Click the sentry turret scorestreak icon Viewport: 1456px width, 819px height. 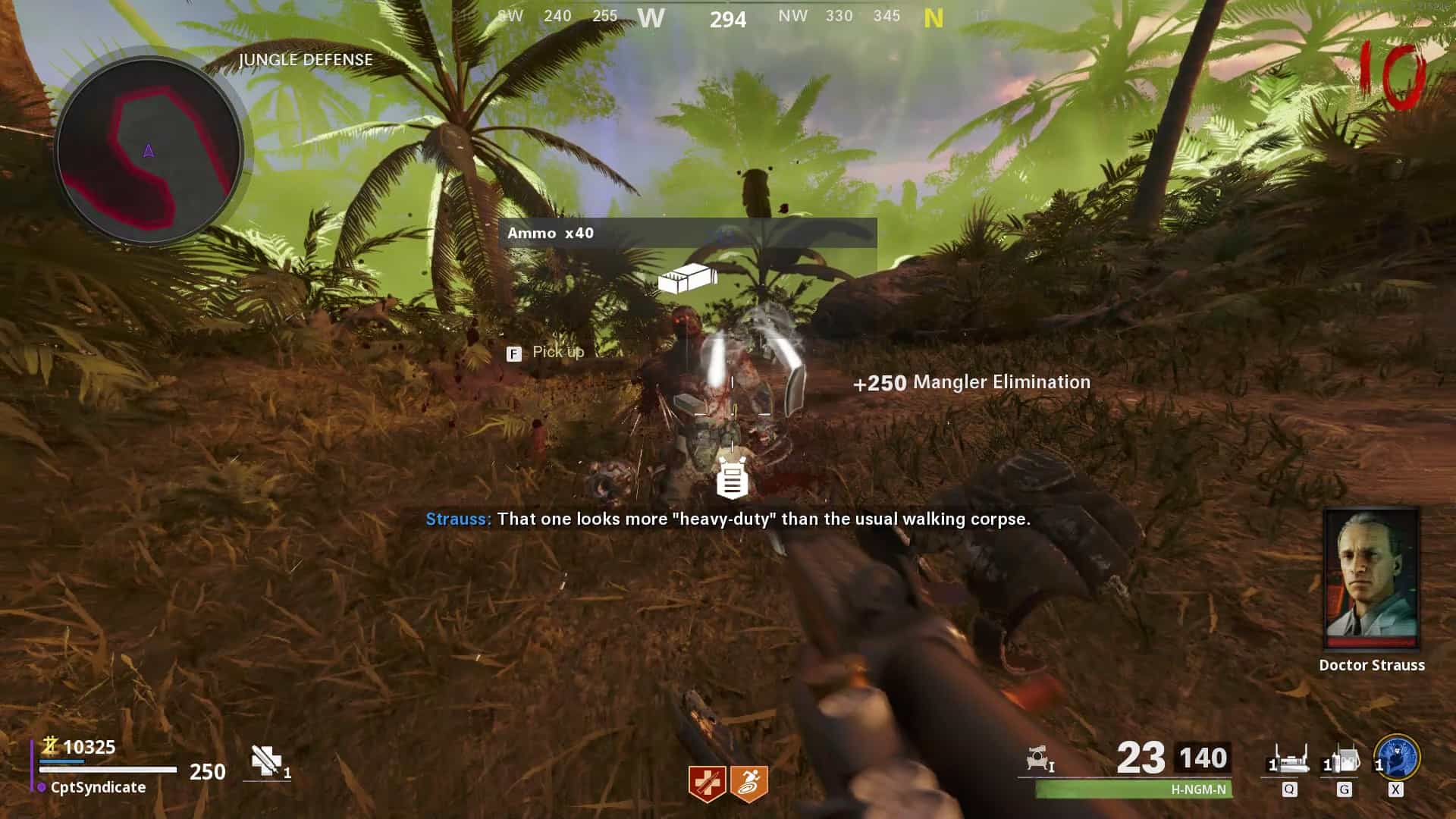(x=1039, y=758)
